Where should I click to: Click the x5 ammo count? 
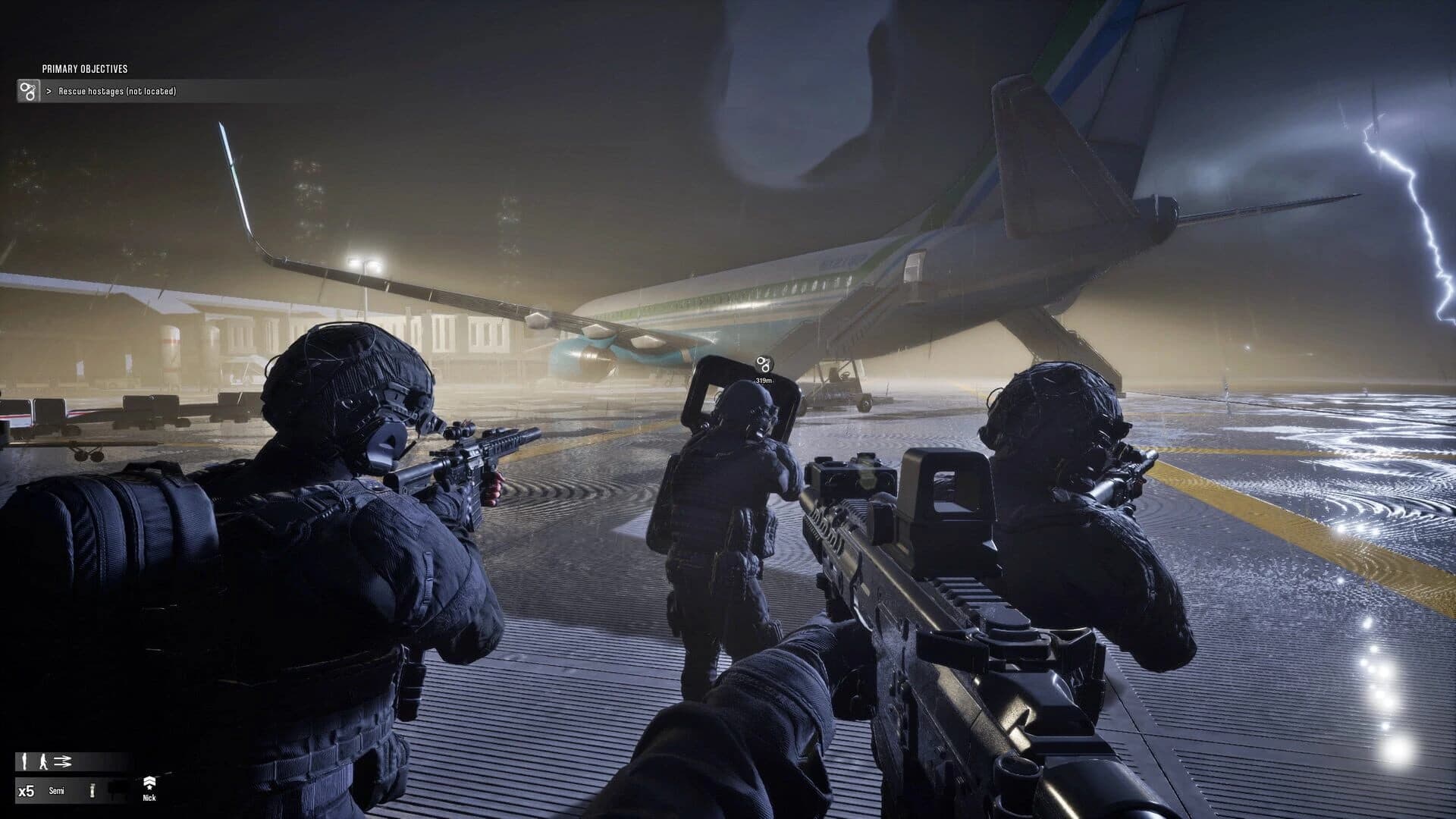tap(27, 790)
